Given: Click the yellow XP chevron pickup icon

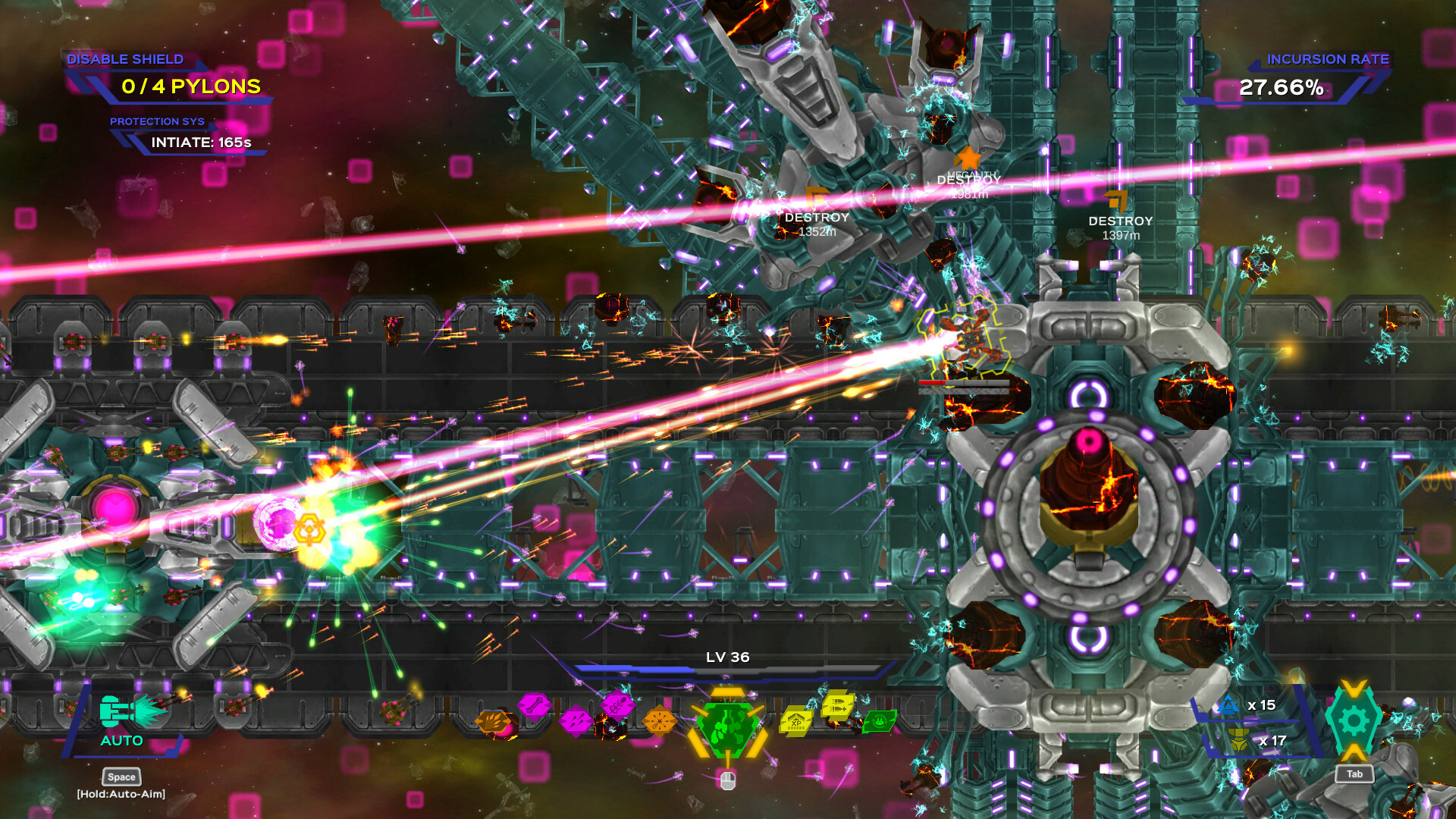Looking at the screenshot, I should pyautogui.click(x=795, y=720).
